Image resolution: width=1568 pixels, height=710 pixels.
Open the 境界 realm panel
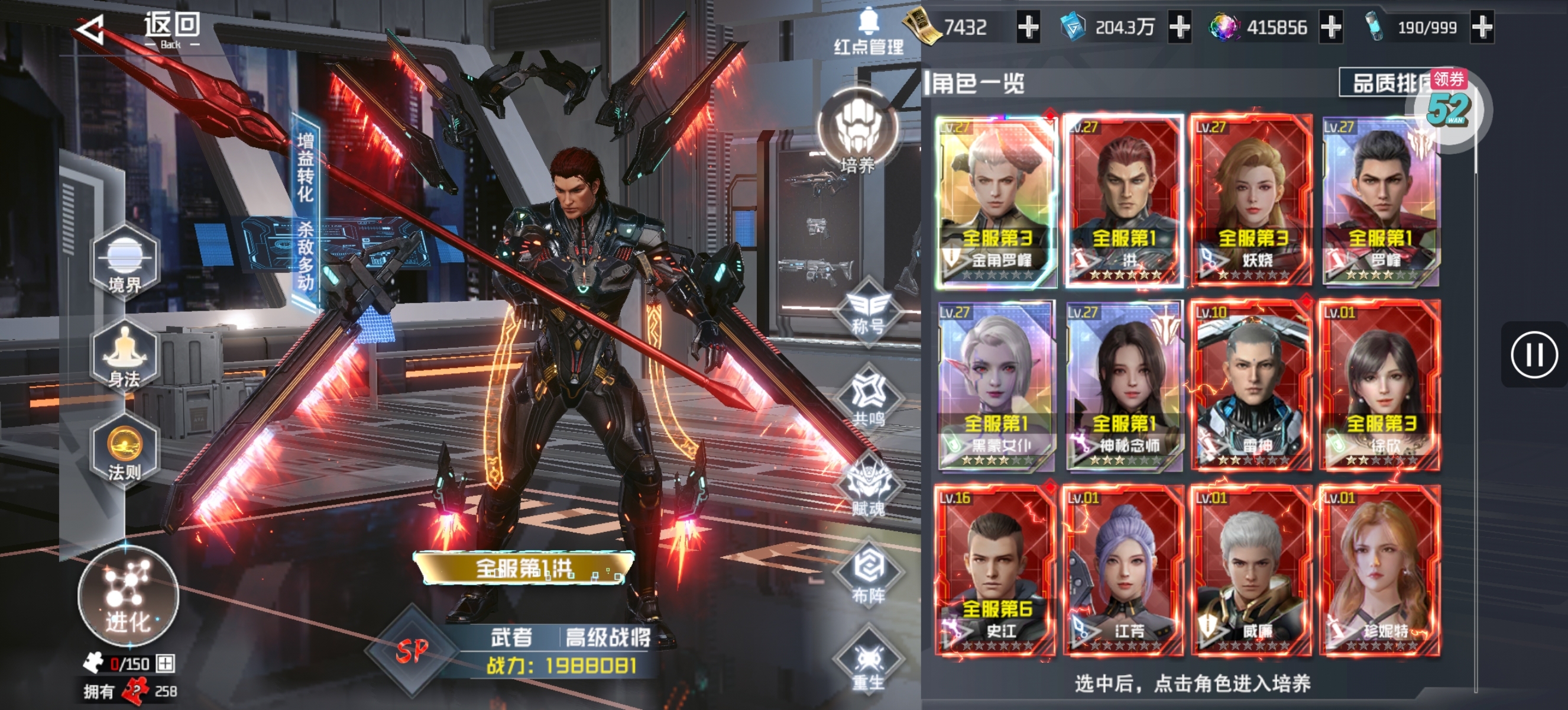pos(125,263)
